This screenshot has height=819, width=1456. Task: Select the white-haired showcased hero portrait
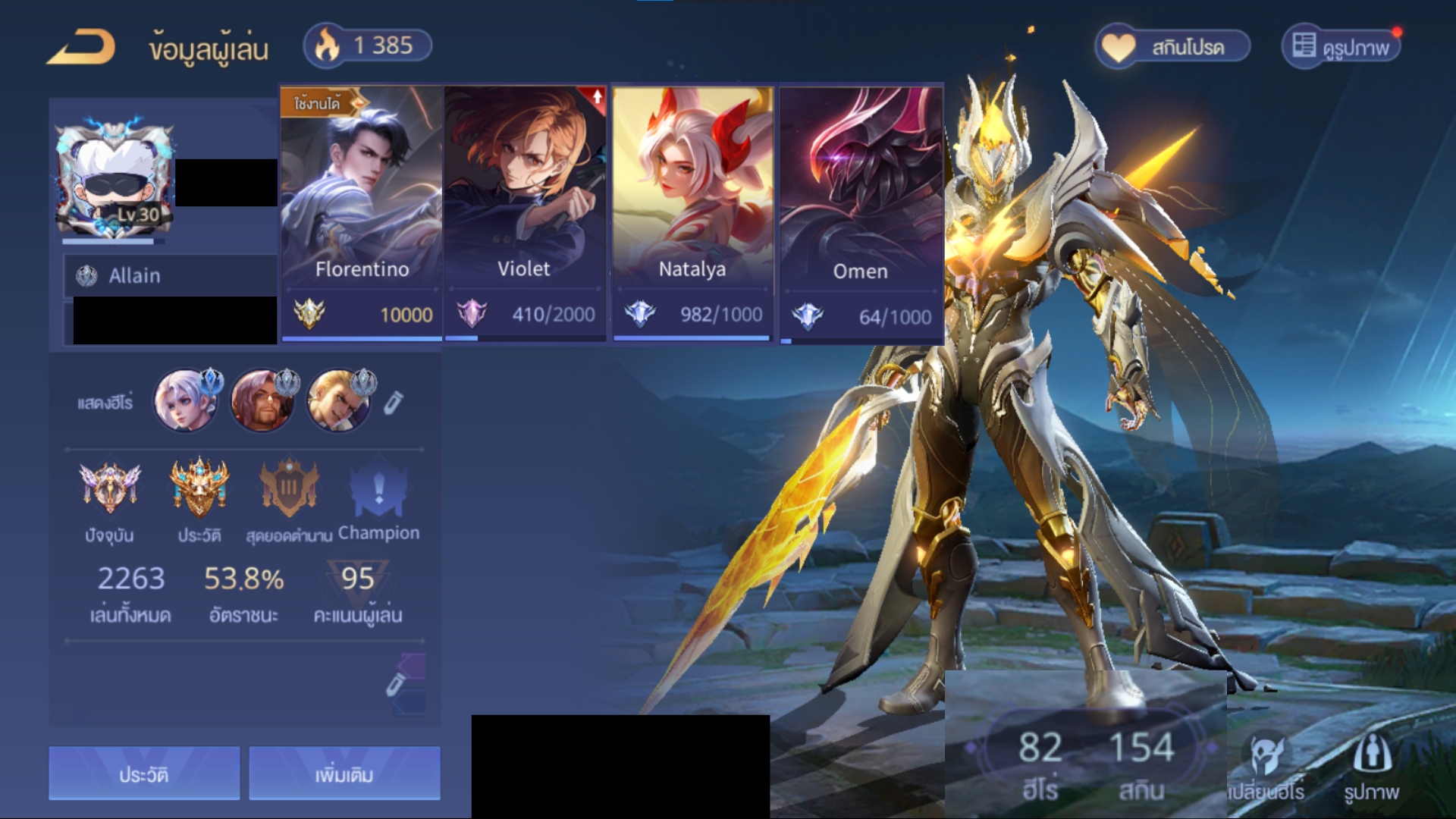click(x=185, y=400)
